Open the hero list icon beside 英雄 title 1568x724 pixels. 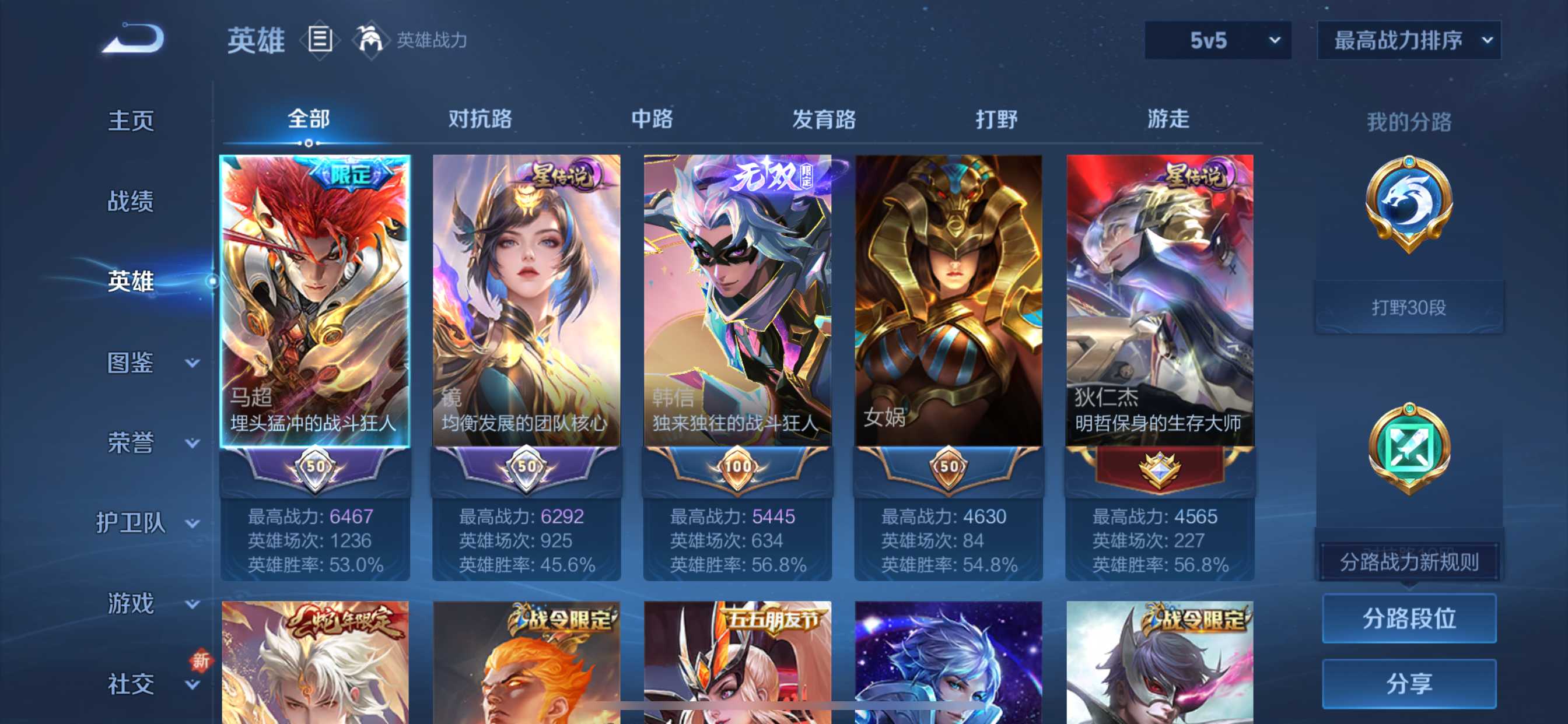[319, 40]
